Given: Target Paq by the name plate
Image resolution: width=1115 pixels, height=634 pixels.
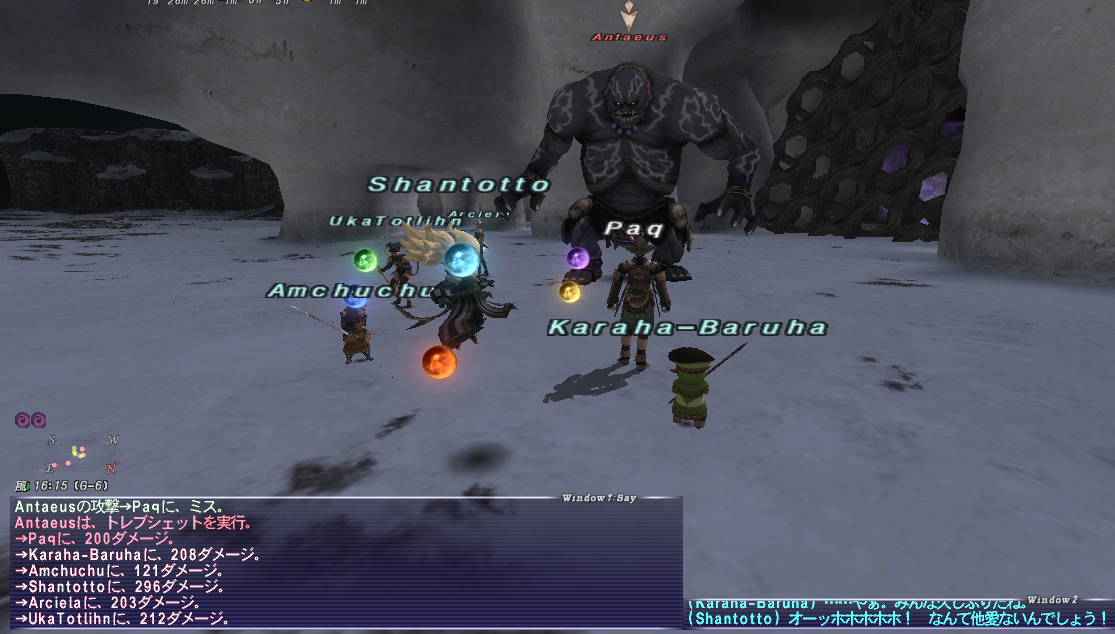Looking at the screenshot, I should (634, 229).
